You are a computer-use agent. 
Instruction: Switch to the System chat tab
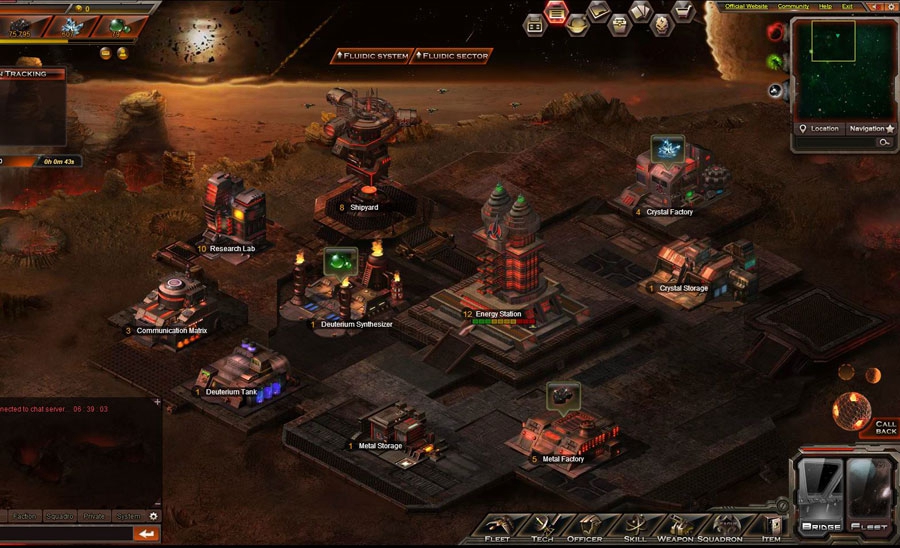(x=127, y=516)
